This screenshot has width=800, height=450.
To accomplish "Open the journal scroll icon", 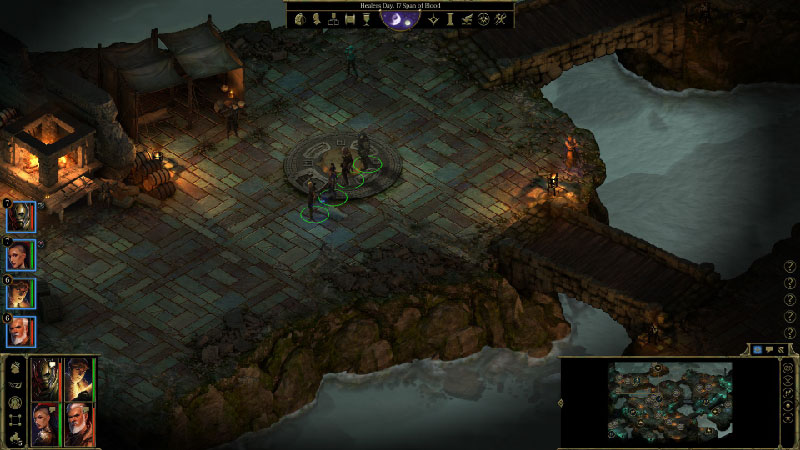I will [x=350, y=18].
